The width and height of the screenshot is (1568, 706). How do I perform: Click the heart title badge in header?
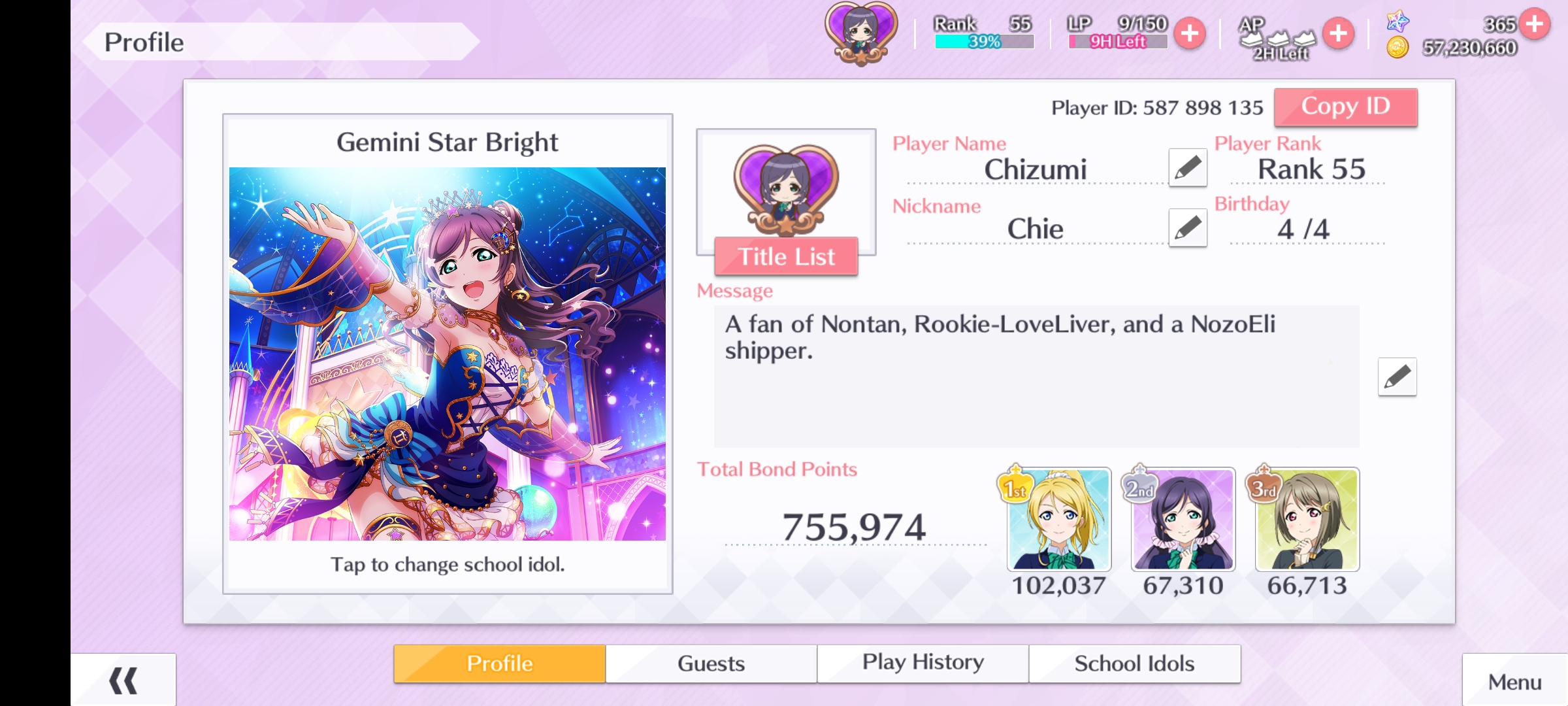pos(861,34)
